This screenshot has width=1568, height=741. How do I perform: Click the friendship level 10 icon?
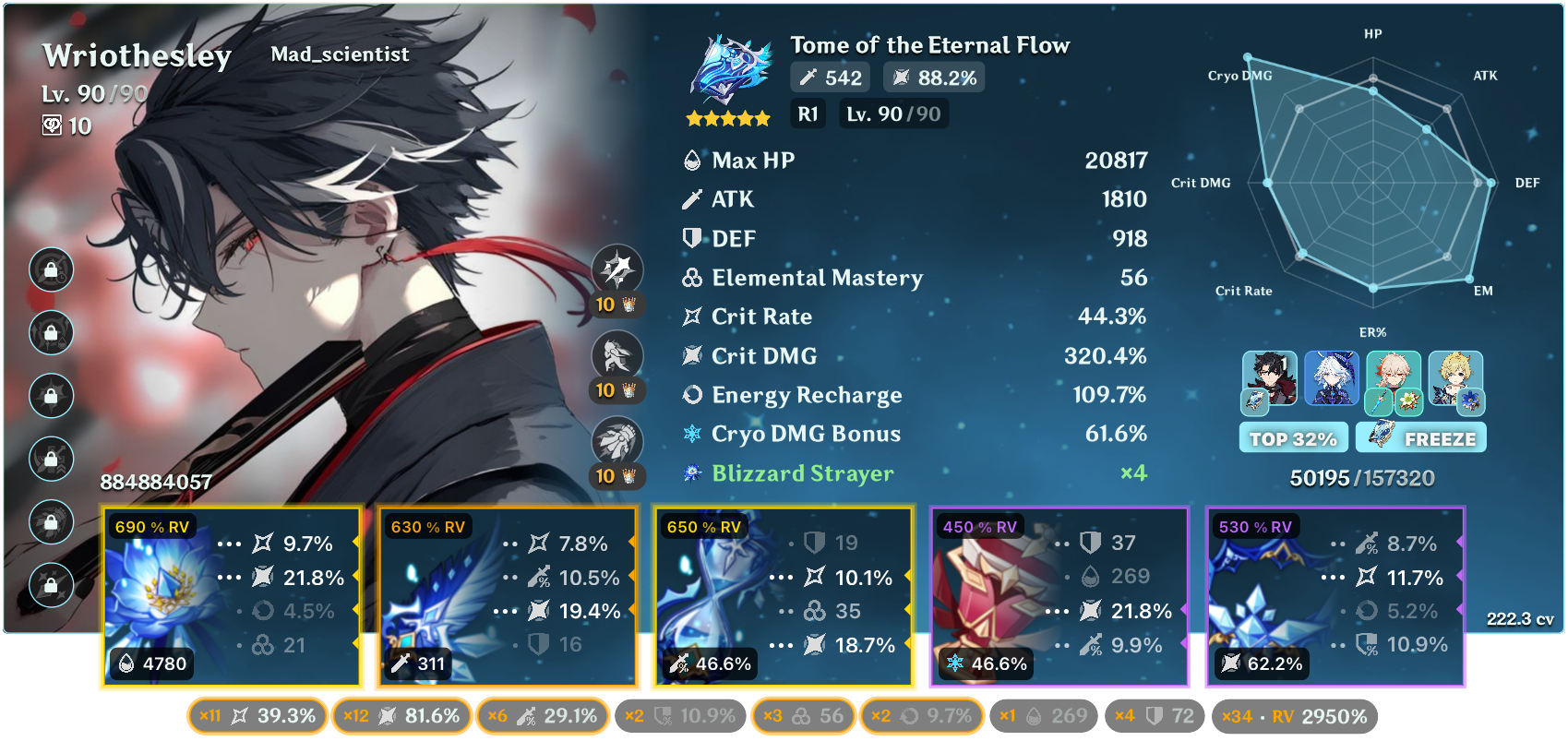pyautogui.click(x=55, y=127)
